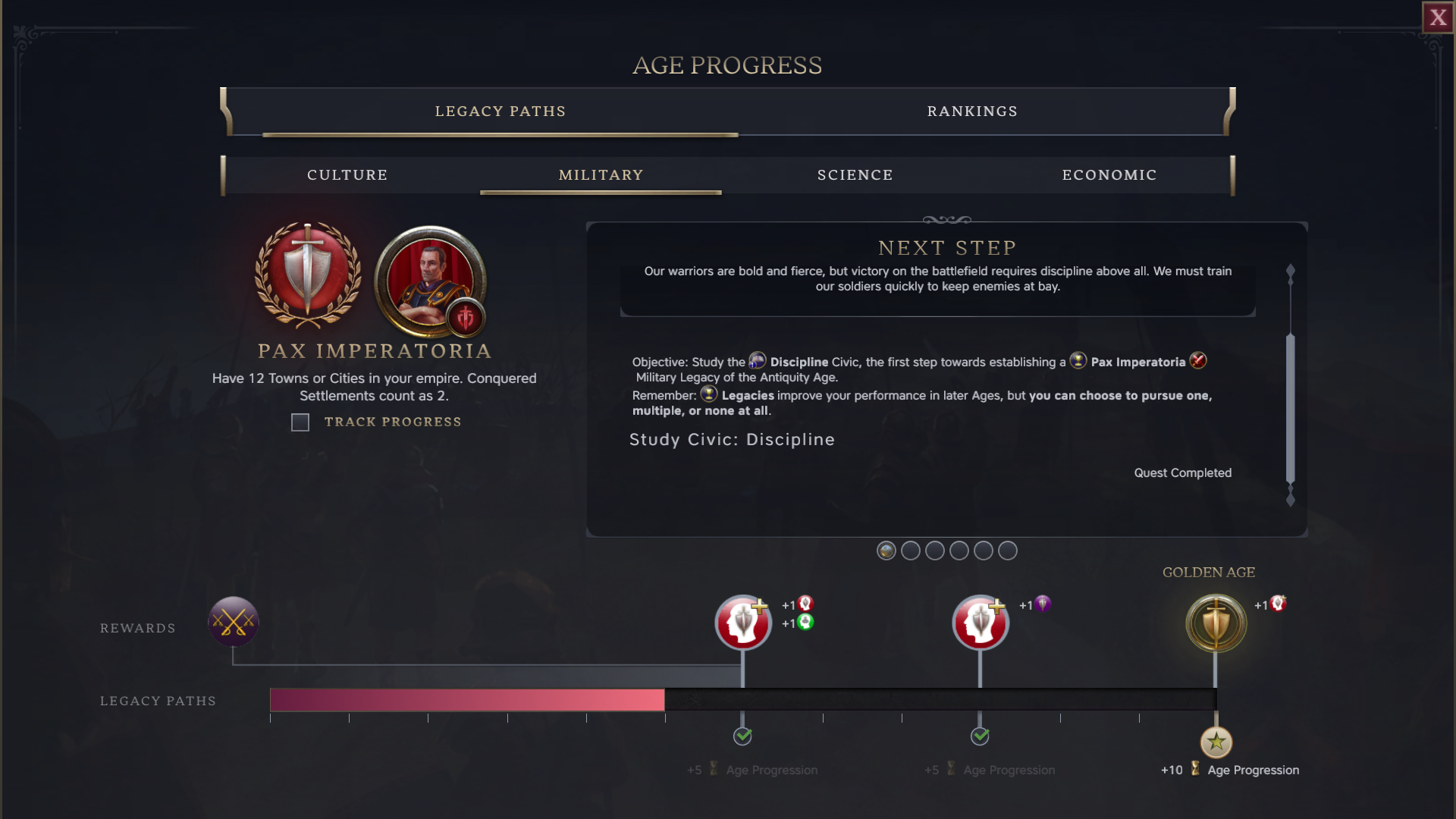Click the Quest Completed label
This screenshot has height=819, width=1456.
(x=1182, y=472)
